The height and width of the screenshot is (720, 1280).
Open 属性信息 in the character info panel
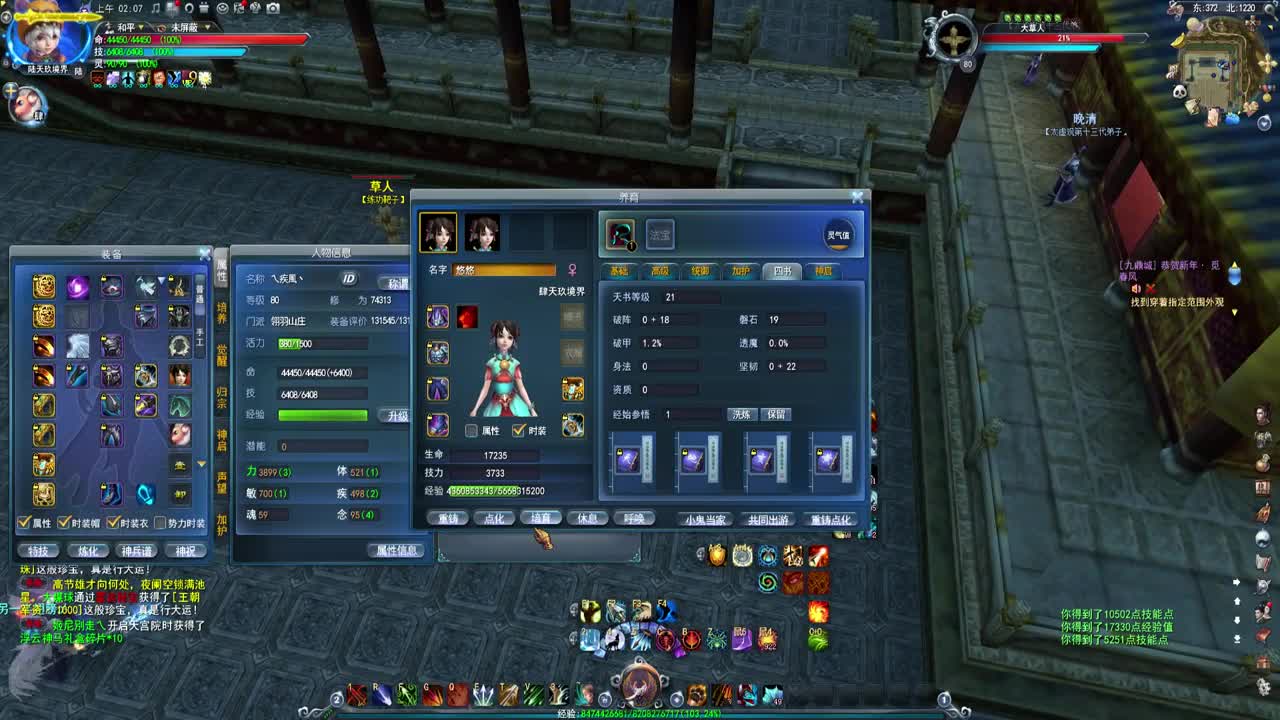[396, 549]
